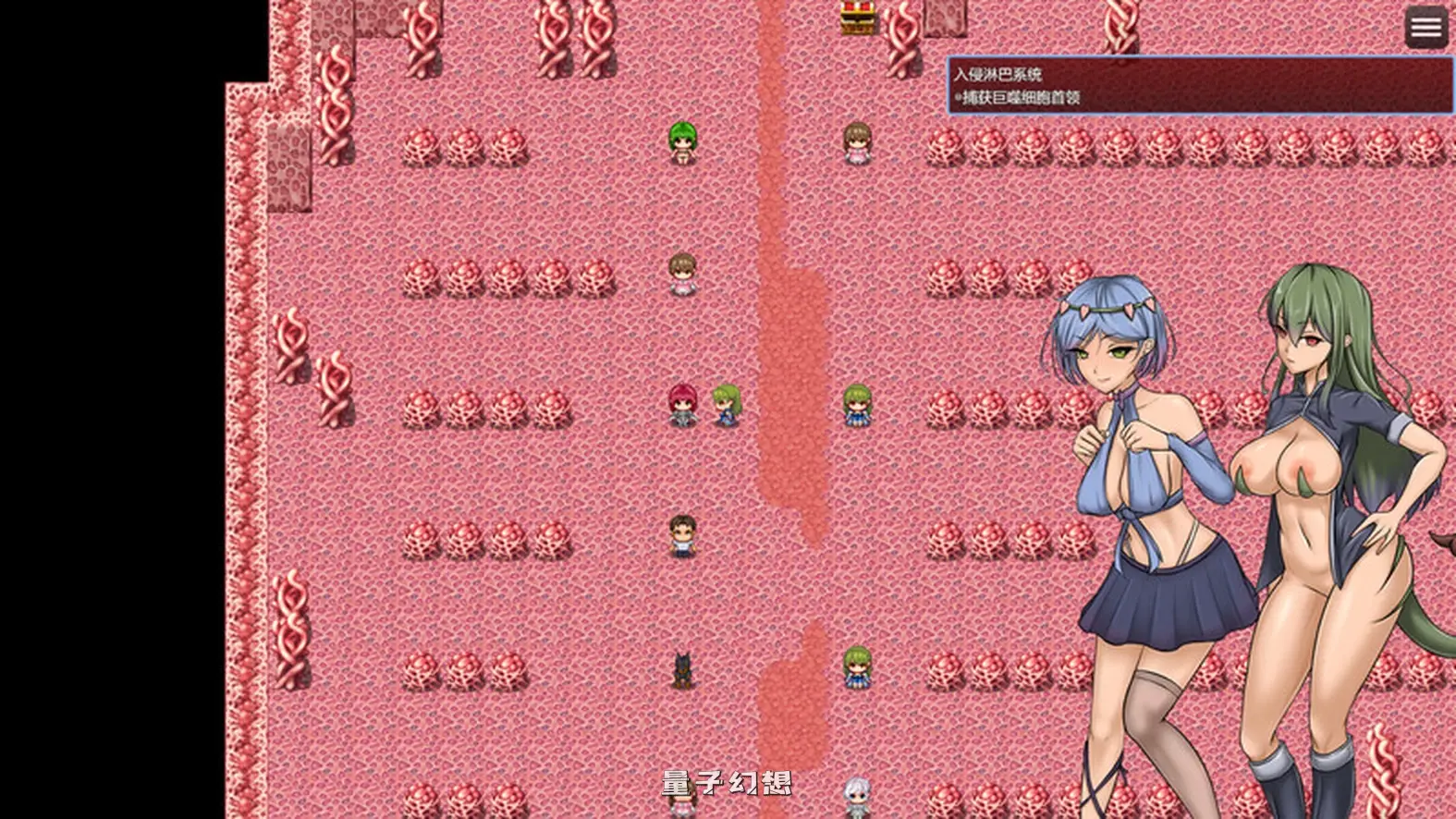Viewport: 1456px width, 819px height.
Task: Click the 量子幻想 watermark text
Action: point(729,781)
